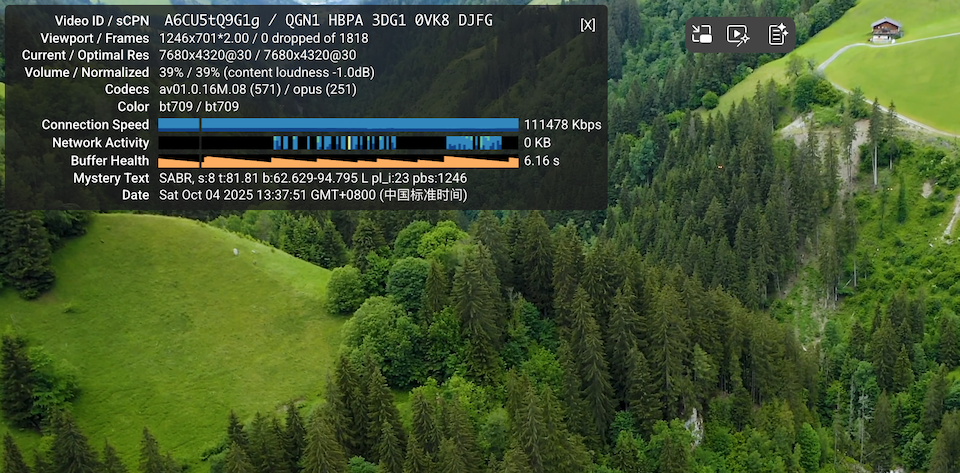Click the document with sparkles icon

[x=778, y=35]
